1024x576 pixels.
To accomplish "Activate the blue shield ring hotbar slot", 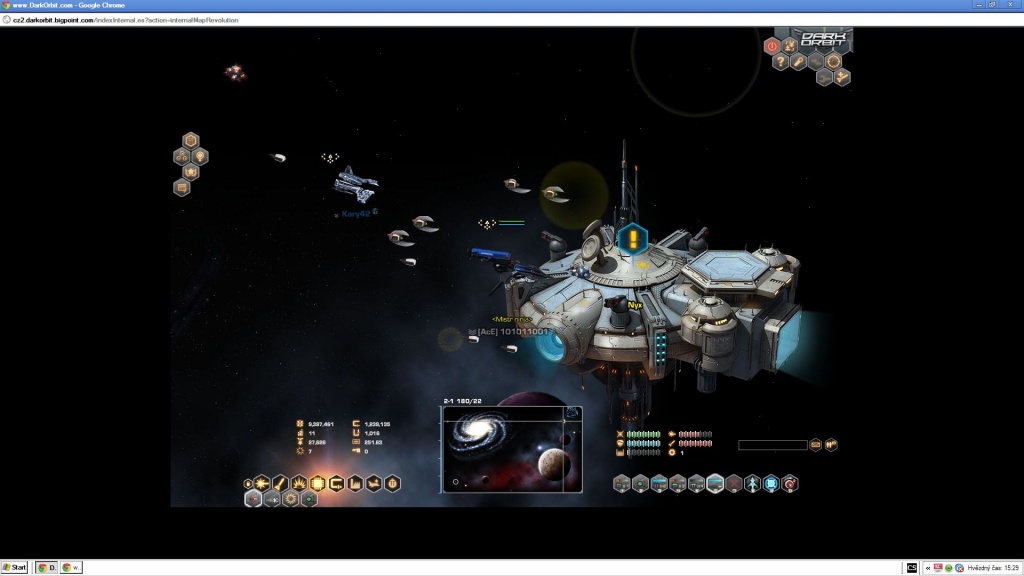I will (x=772, y=484).
